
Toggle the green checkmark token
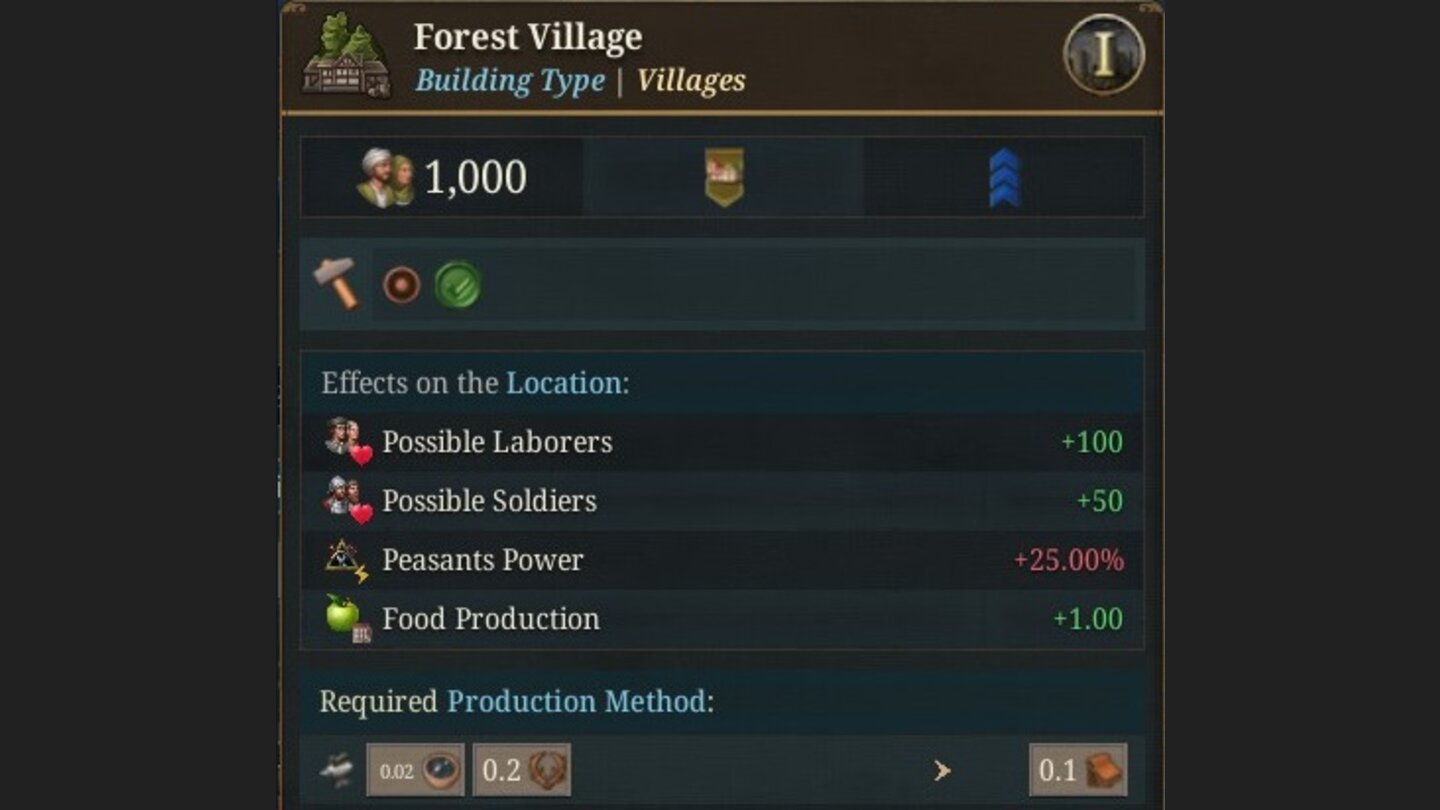[459, 286]
